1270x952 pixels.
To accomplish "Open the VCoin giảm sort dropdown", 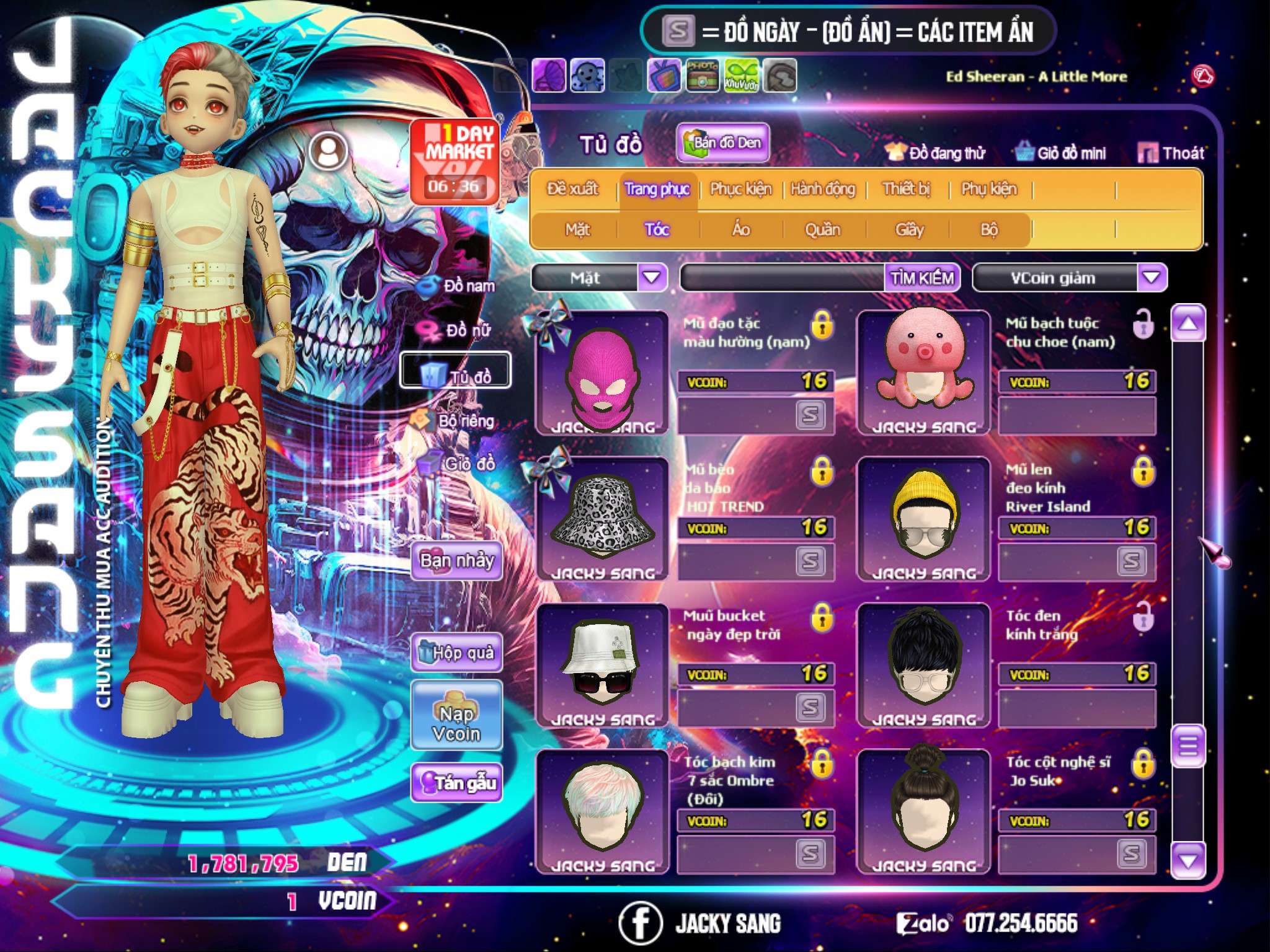I will coord(1151,278).
